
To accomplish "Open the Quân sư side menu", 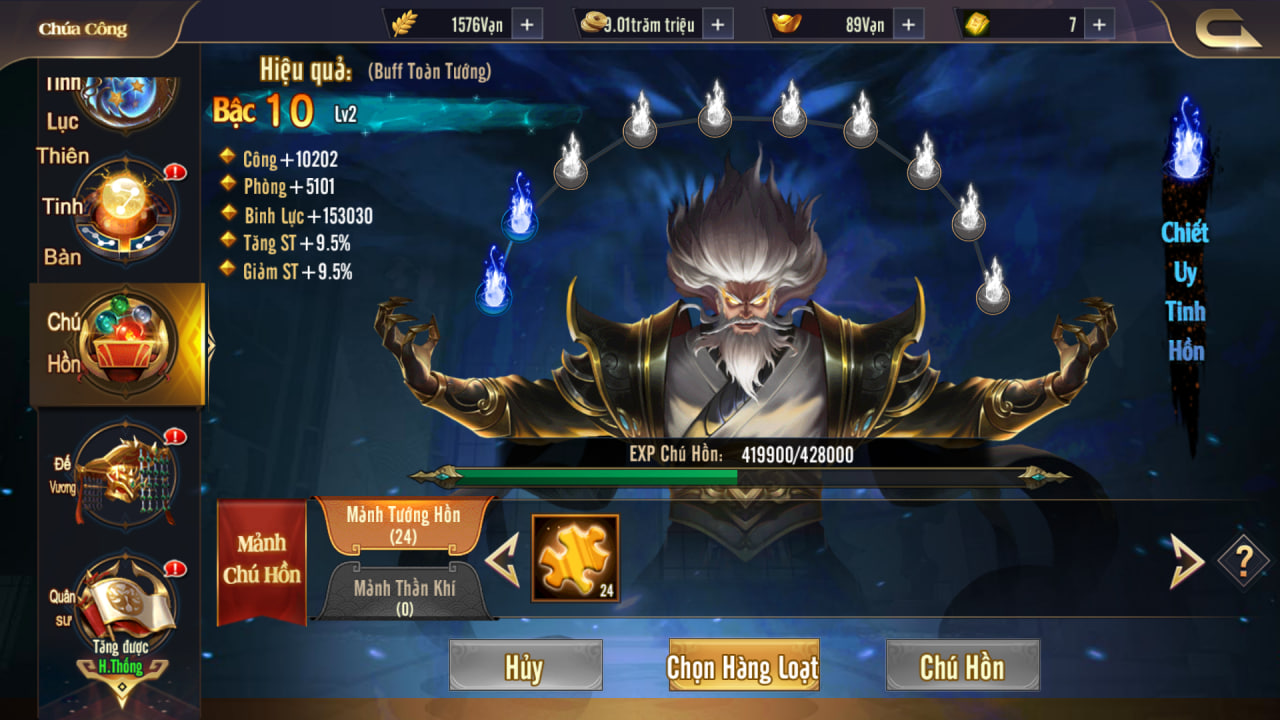I will (125, 605).
